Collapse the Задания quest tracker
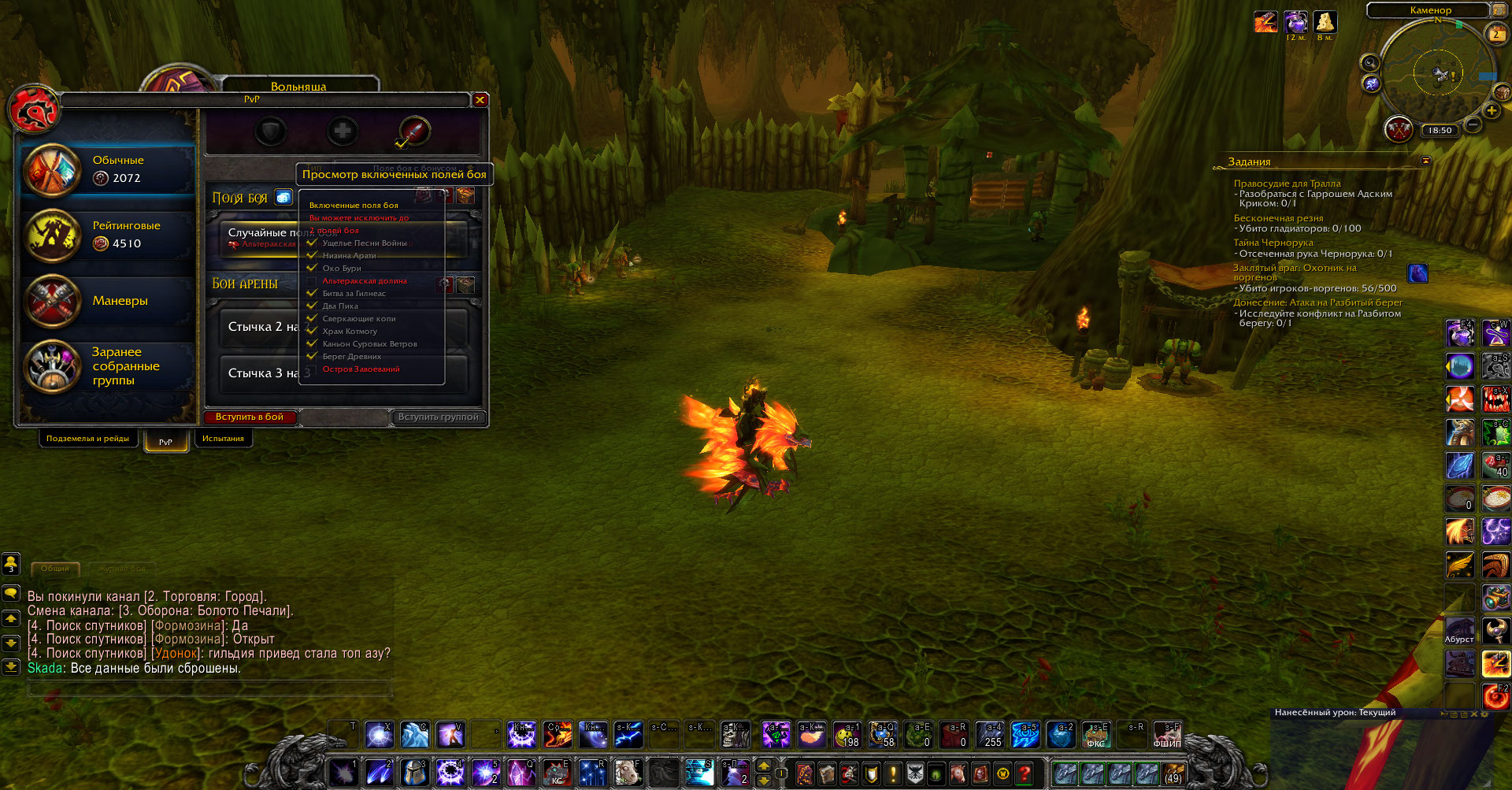 (x=1425, y=161)
